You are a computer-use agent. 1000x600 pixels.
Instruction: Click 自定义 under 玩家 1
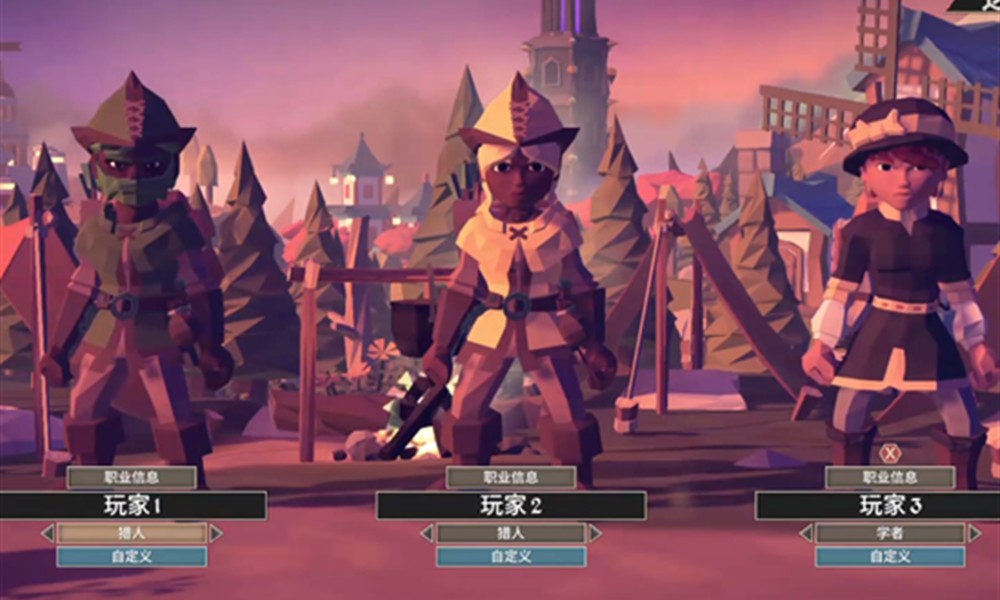131,557
